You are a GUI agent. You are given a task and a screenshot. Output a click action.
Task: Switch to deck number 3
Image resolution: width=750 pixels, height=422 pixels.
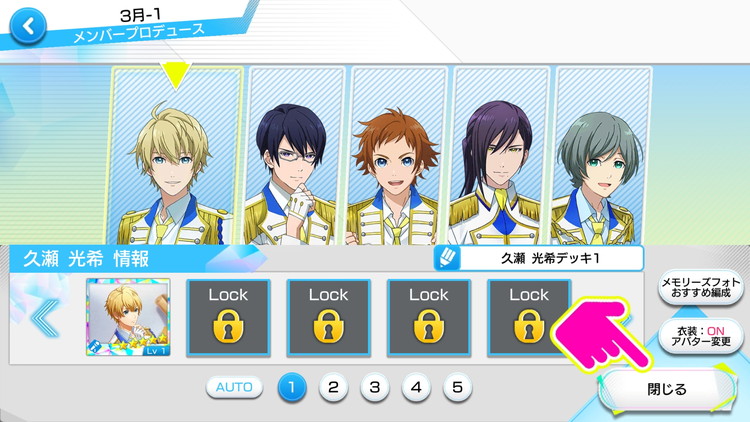pos(374,387)
